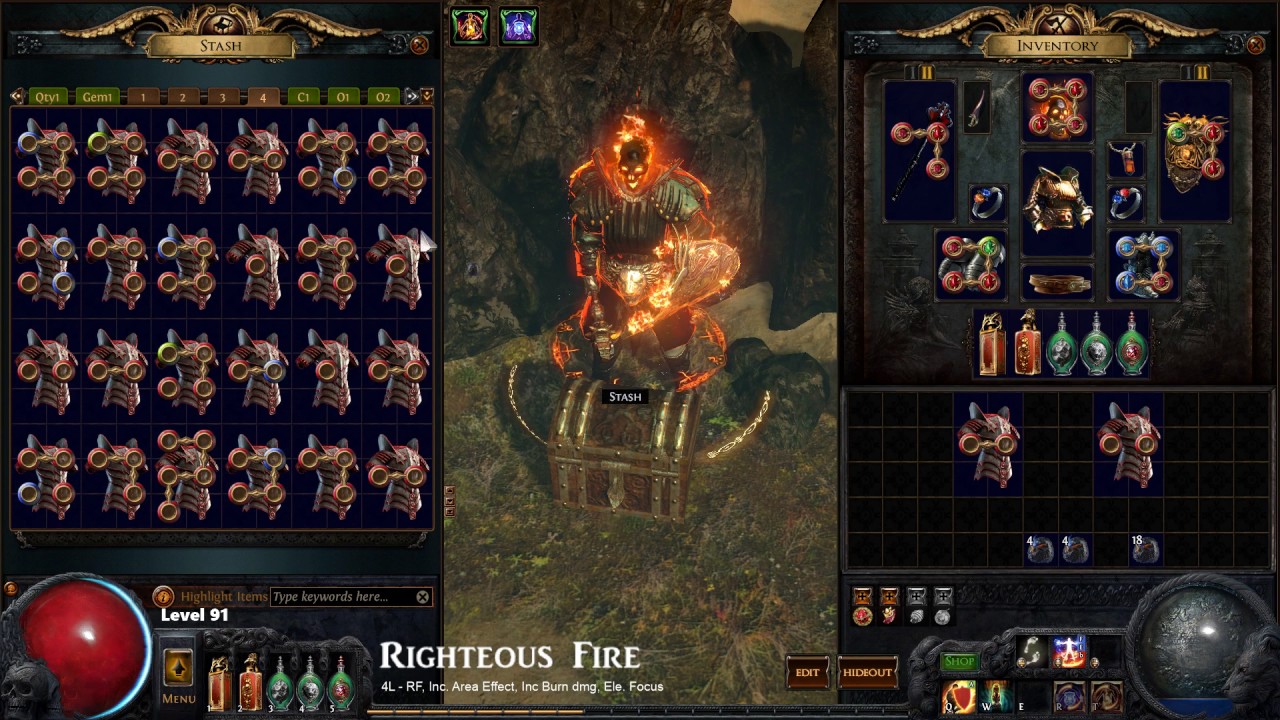Select the equipped boots slot
Screen dimensions: 1280x720
pyautogui.click(x=1144, y=265)
